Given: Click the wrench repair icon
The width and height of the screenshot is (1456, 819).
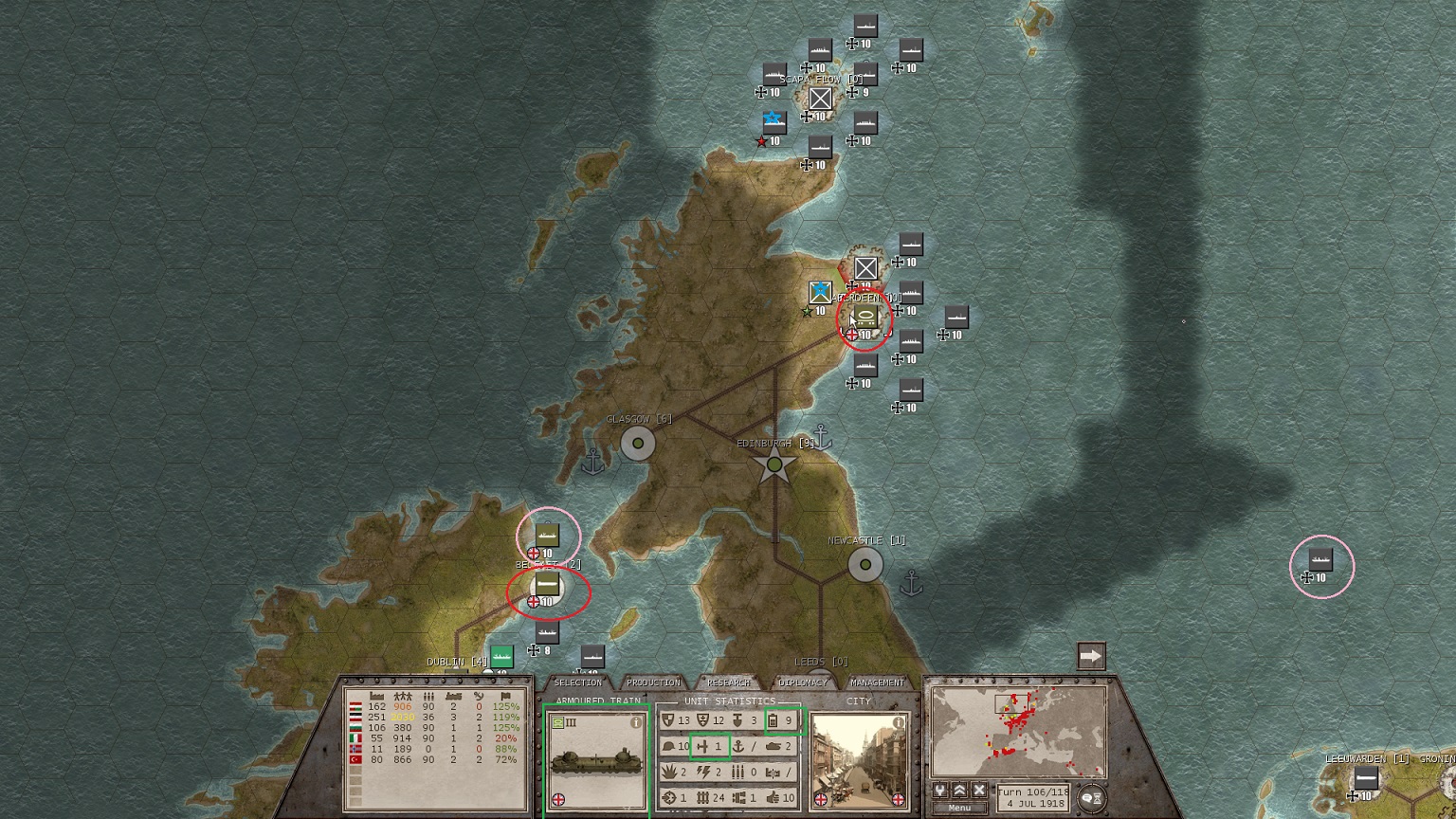Looking at the screenshot, I should pos(940,791).
